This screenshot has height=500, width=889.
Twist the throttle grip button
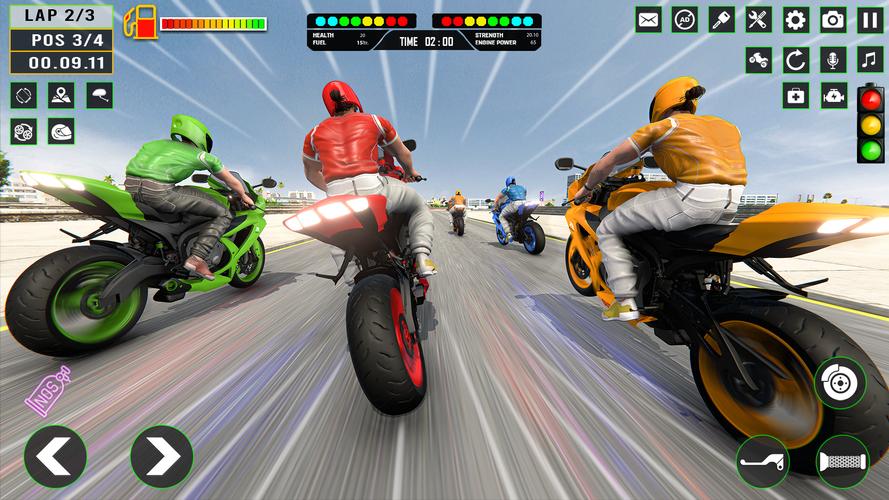(842, 461)
